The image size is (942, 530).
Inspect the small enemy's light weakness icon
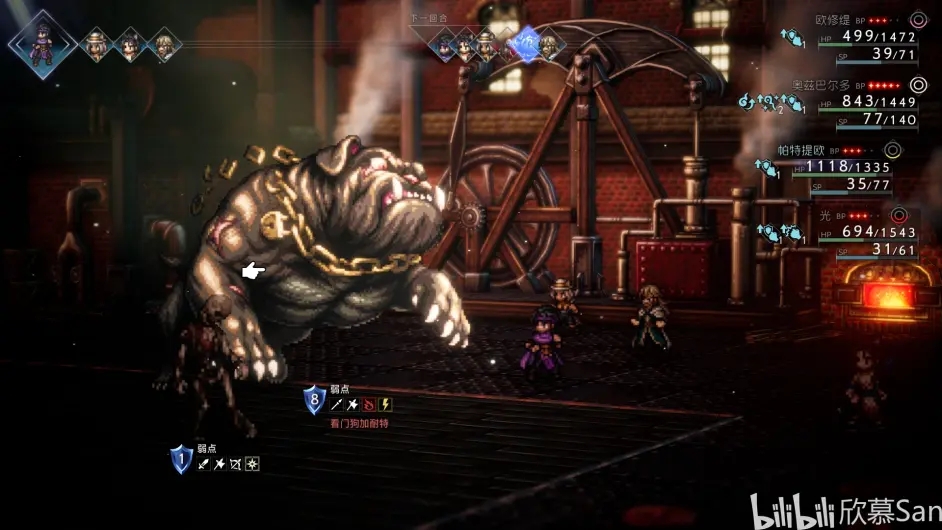253,464
